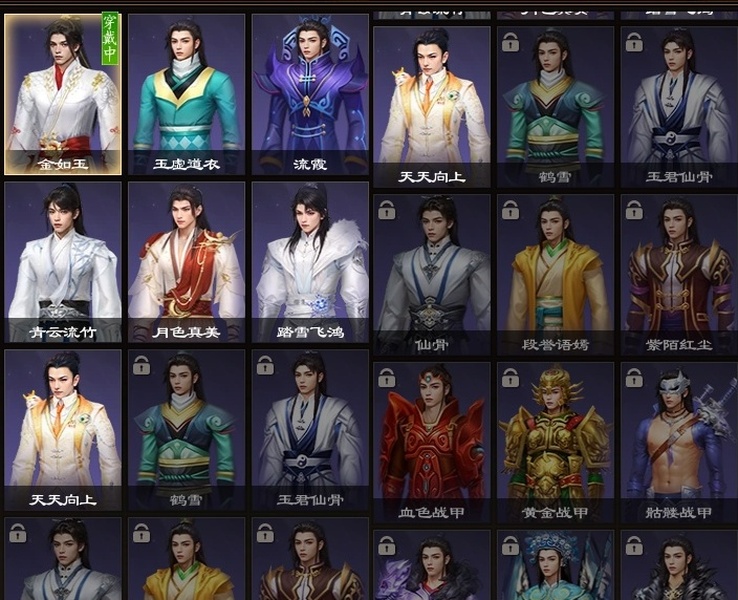Choose the 月色真美 red-sashed costume
Viewport: 738px width, 600px height.
186,262
